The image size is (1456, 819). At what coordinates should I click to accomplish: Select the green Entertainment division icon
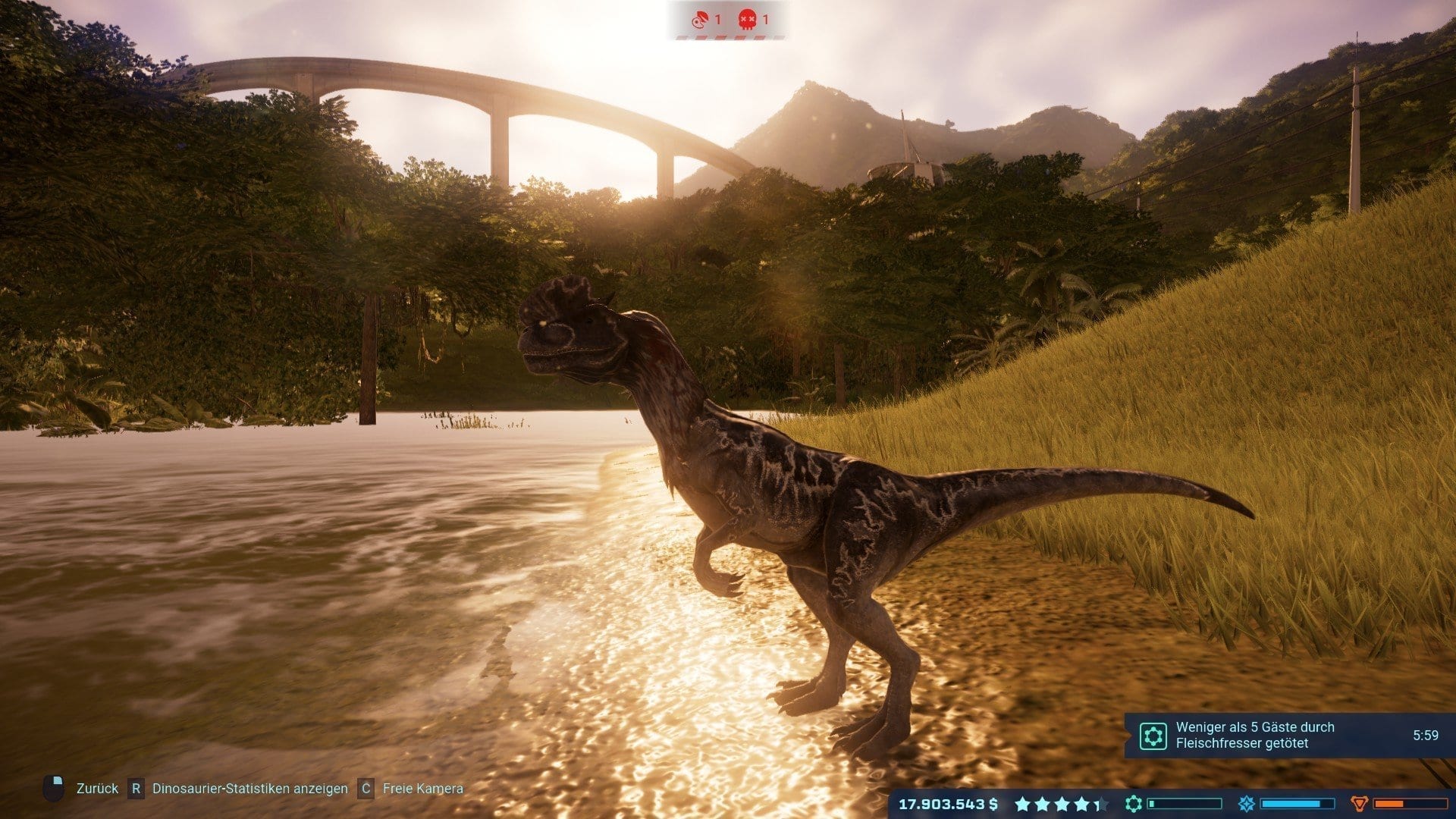pos(1133,804)
